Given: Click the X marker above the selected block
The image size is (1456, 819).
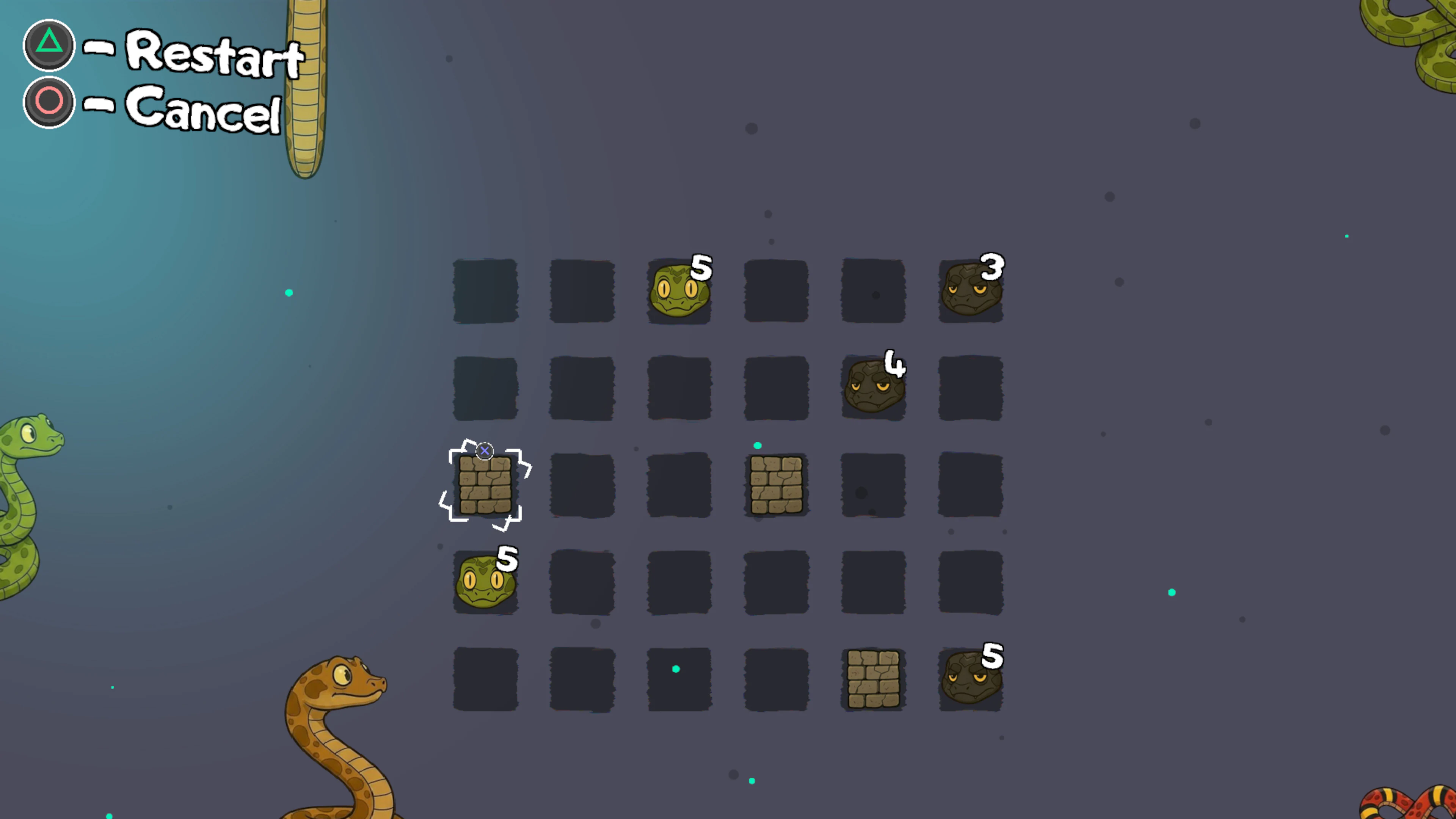Looking at the screenshot, I should click(485, 450).
